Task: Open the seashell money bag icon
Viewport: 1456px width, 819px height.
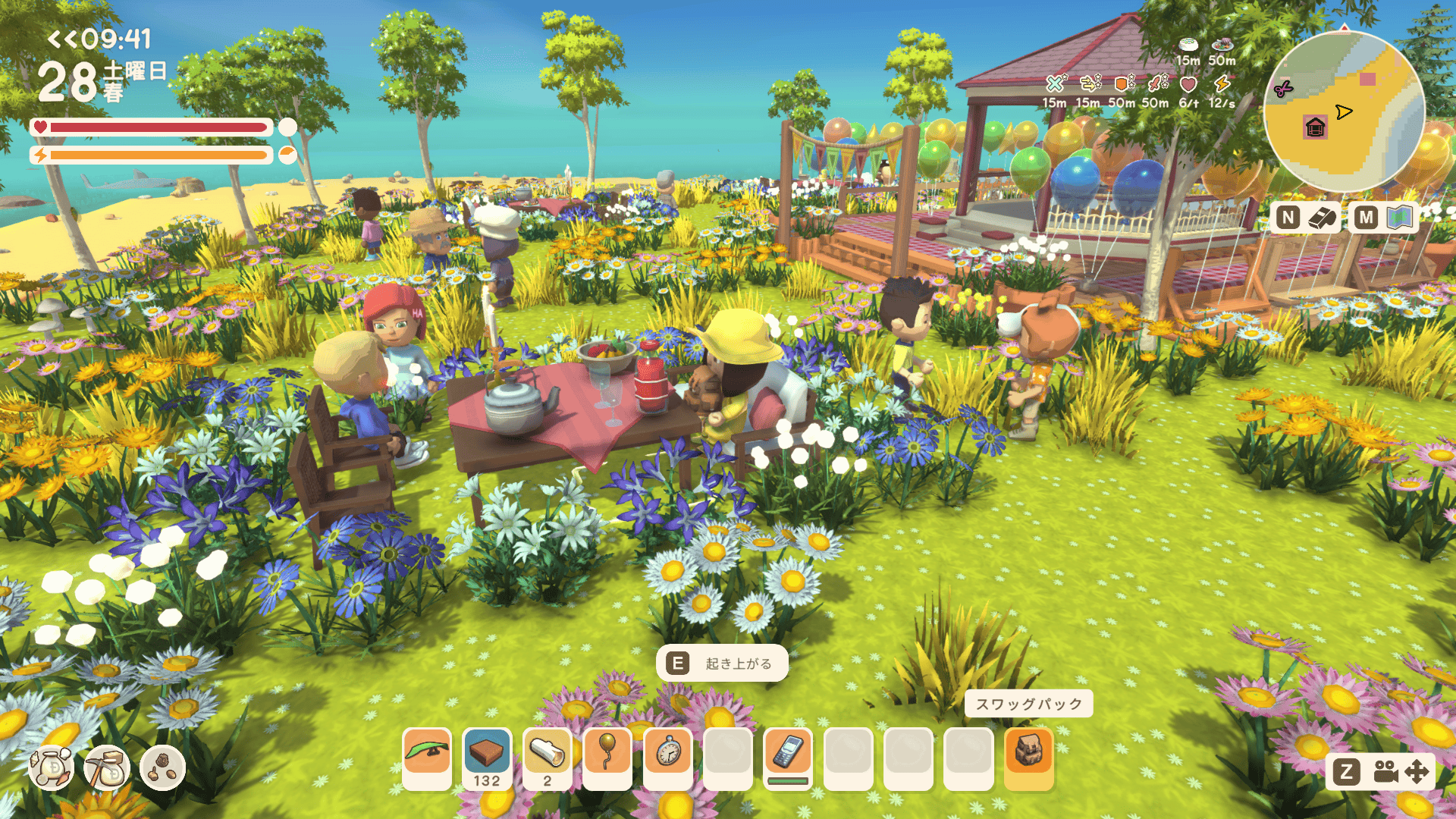Action: tap(52, 768)
